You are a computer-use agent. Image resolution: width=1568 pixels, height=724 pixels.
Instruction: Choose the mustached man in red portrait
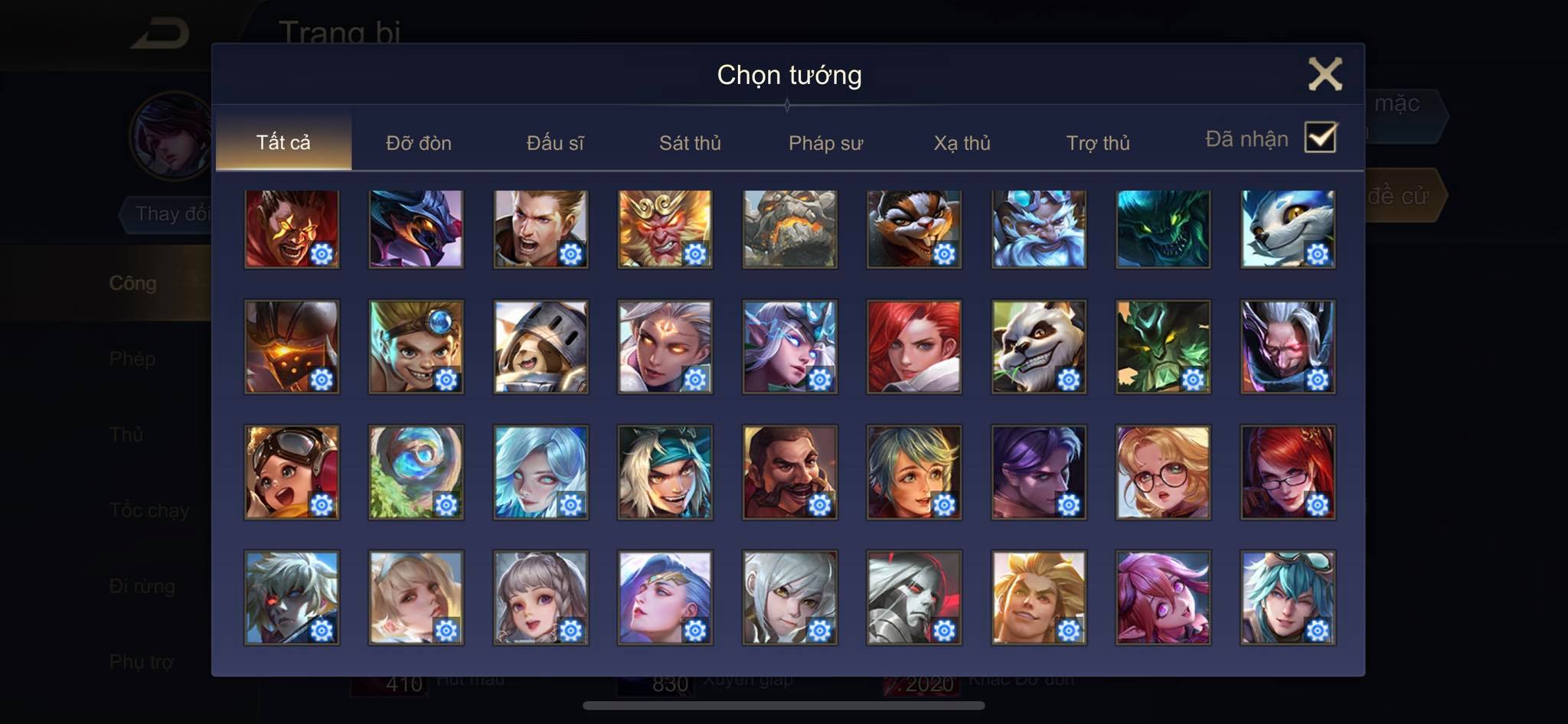point(789,472)
